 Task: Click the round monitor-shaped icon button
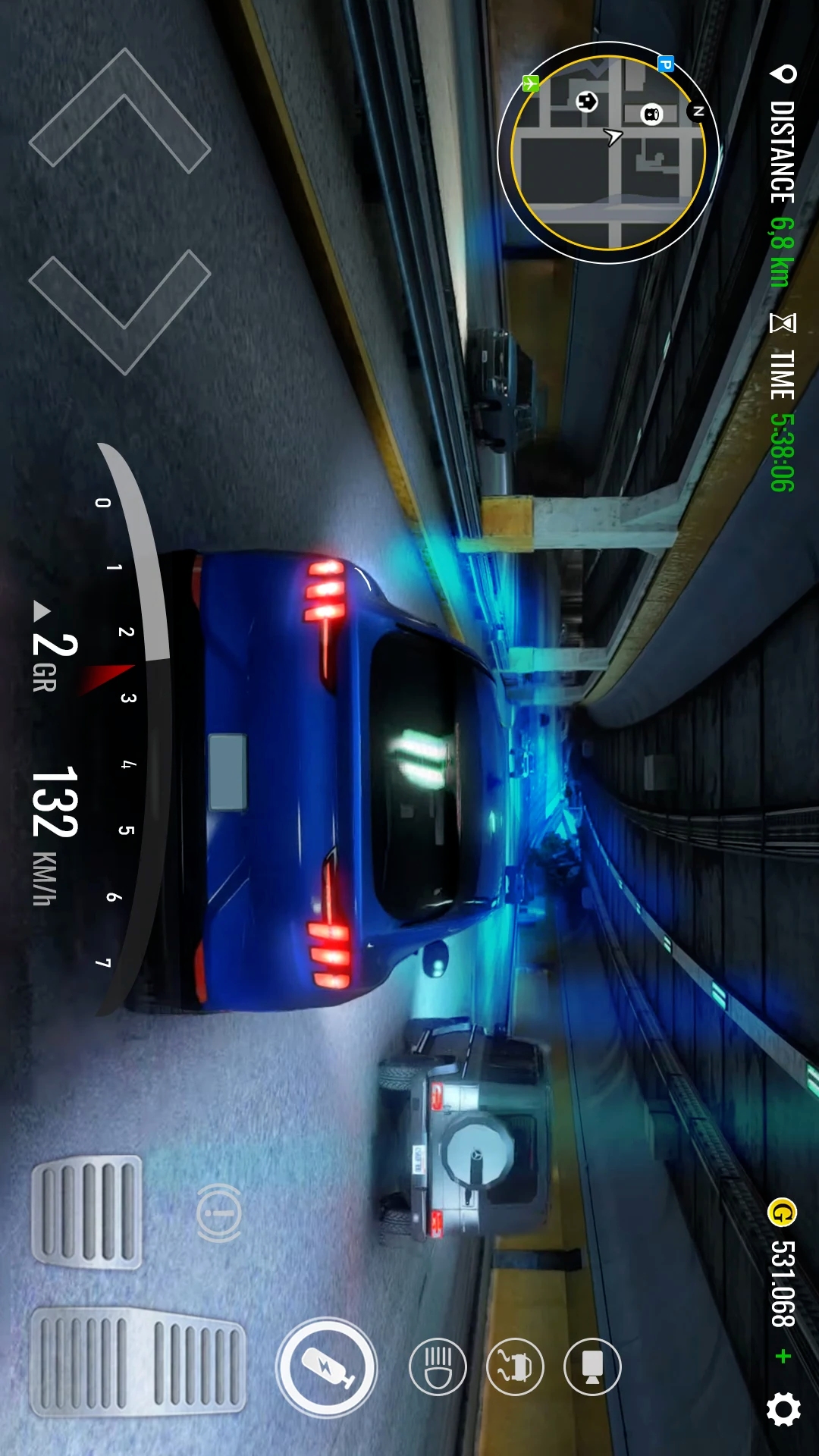(x=592, y=1367)
